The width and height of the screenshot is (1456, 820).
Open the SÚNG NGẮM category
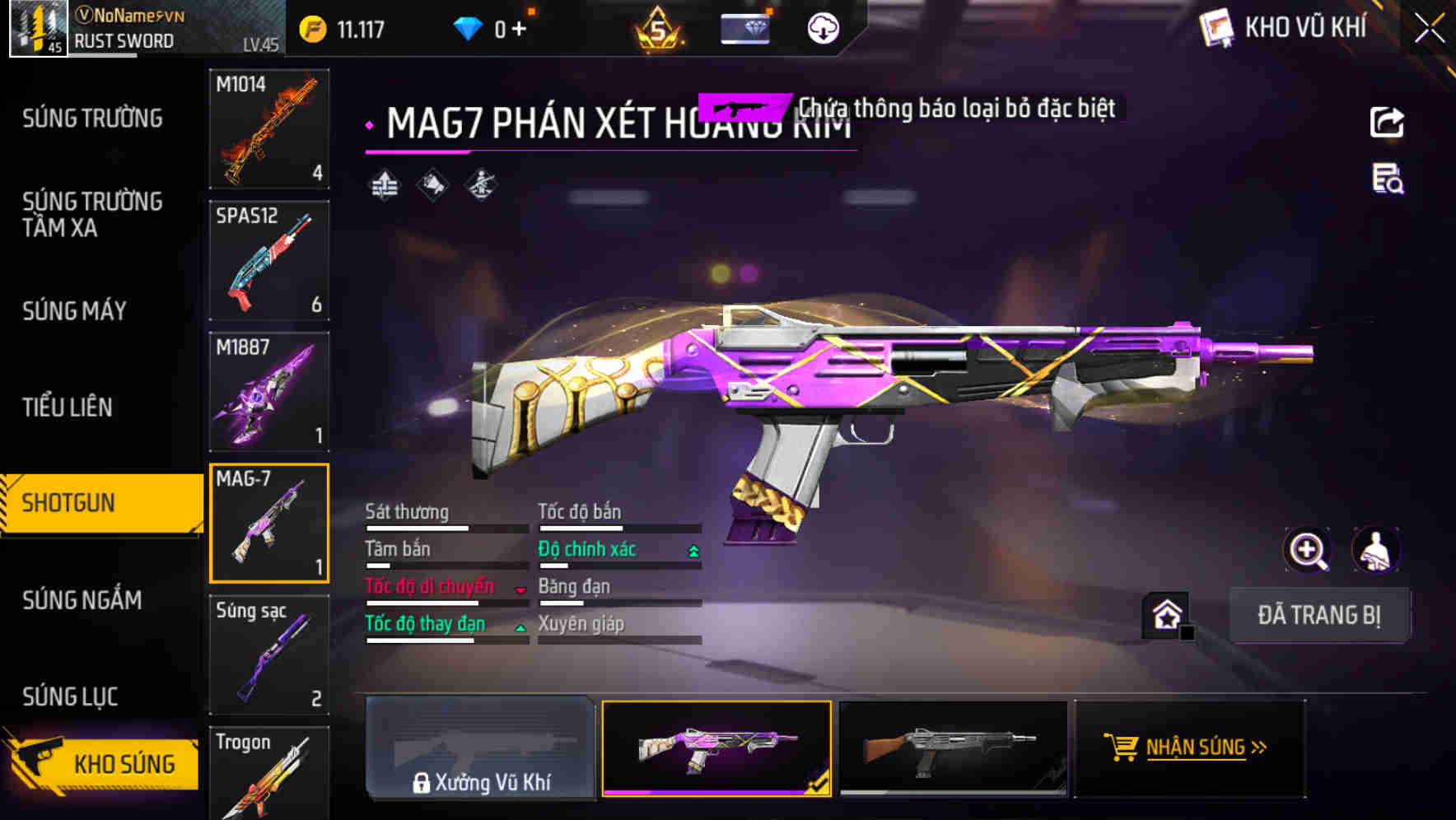point(81,601)
